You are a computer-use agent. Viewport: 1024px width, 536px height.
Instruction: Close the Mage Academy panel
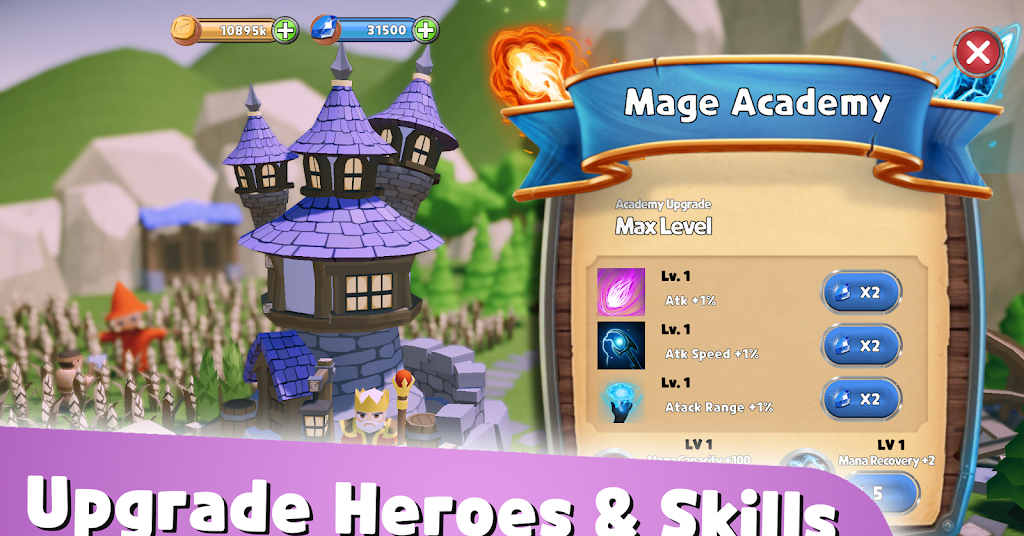(x=977, y=53)
